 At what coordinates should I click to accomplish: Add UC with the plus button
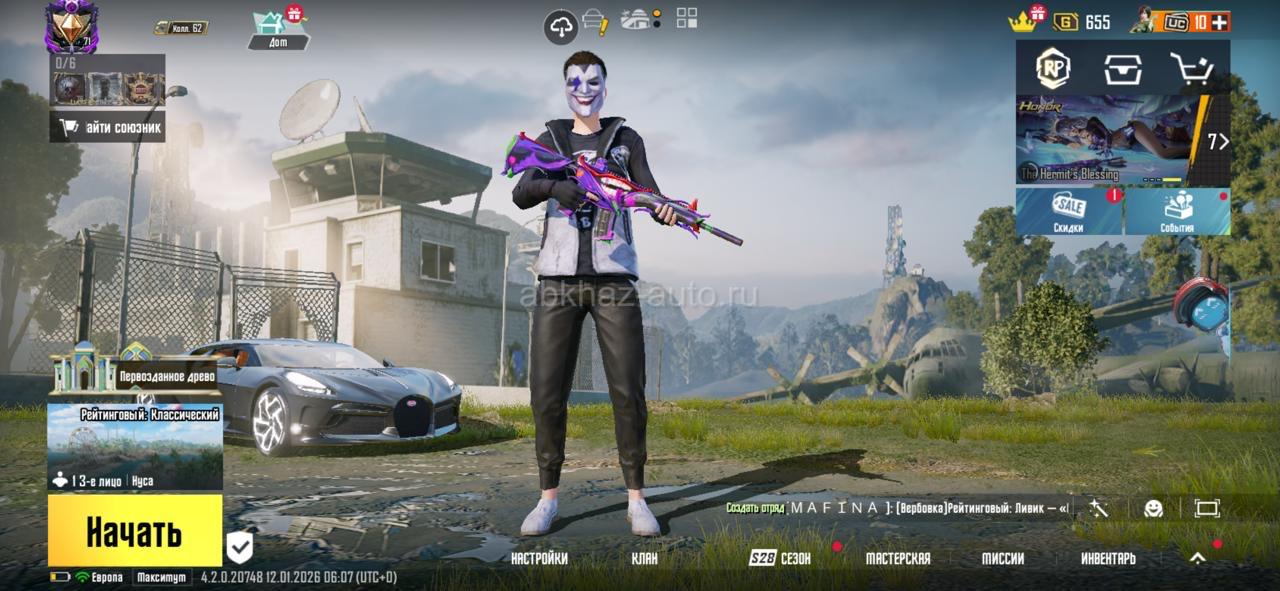[1219, 22]
